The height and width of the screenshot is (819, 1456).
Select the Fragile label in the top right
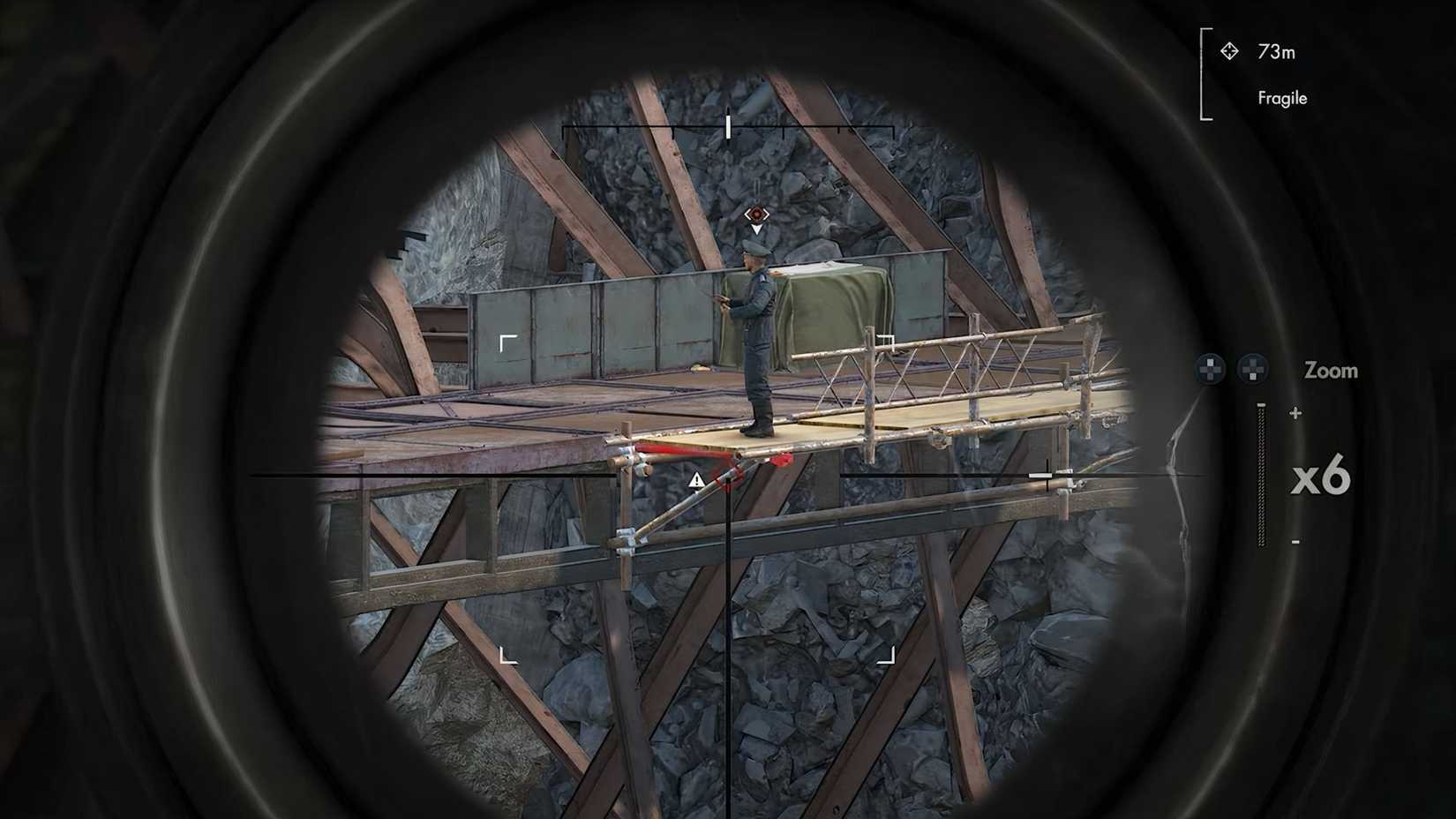coord(1281,98)
